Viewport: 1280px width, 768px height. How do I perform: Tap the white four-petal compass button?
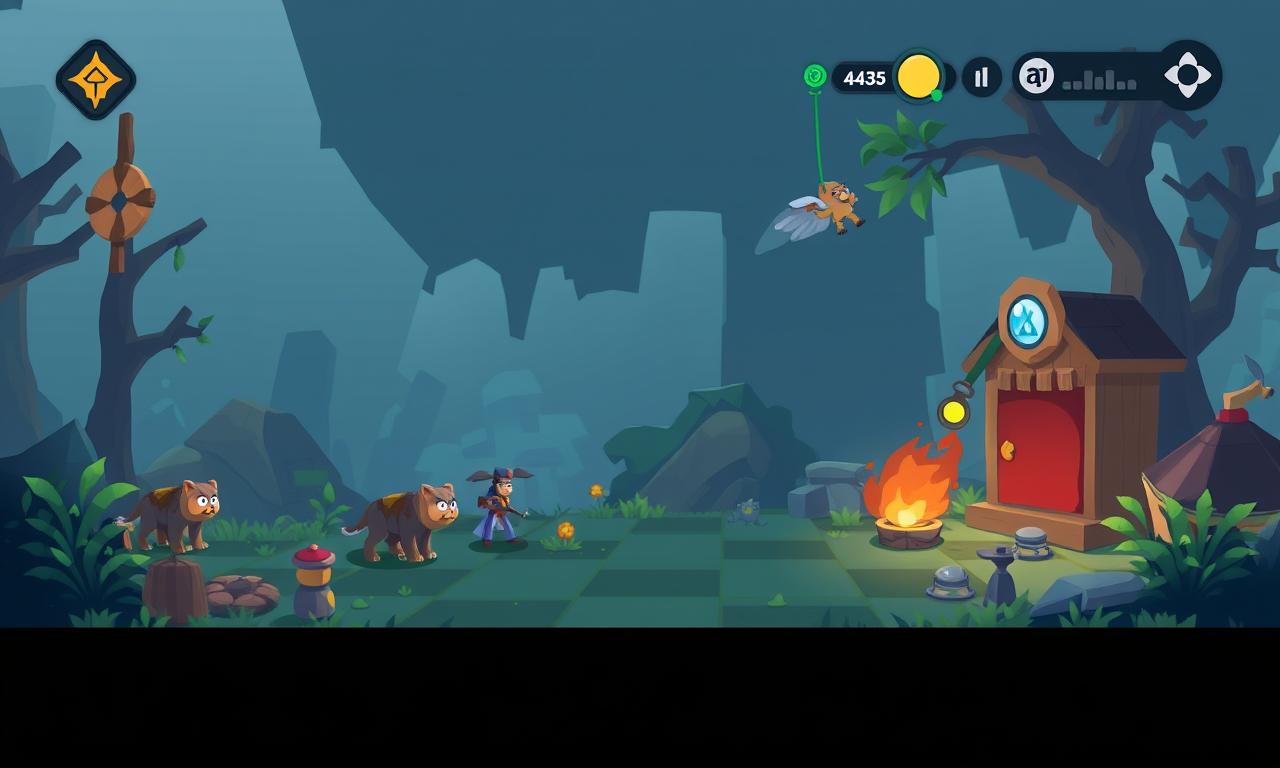(1187, 75)
